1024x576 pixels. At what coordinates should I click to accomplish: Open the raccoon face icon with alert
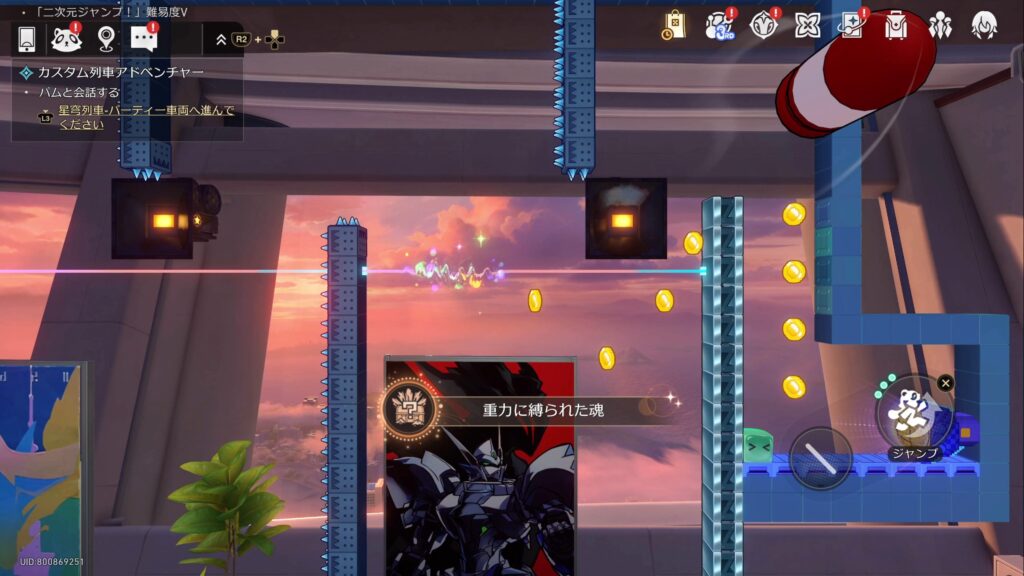[66, 39]
